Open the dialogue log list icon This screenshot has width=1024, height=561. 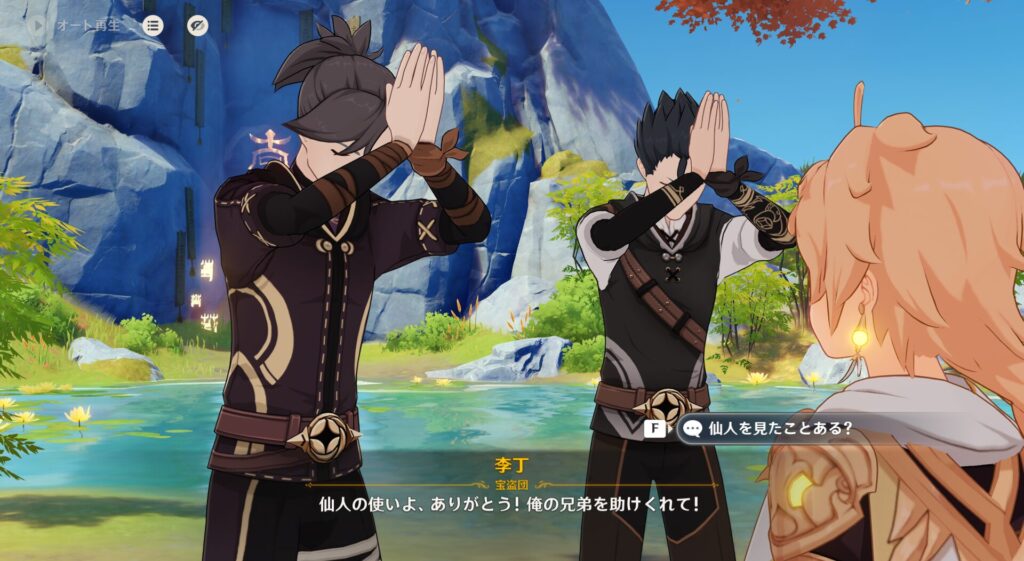coord(152,25)
